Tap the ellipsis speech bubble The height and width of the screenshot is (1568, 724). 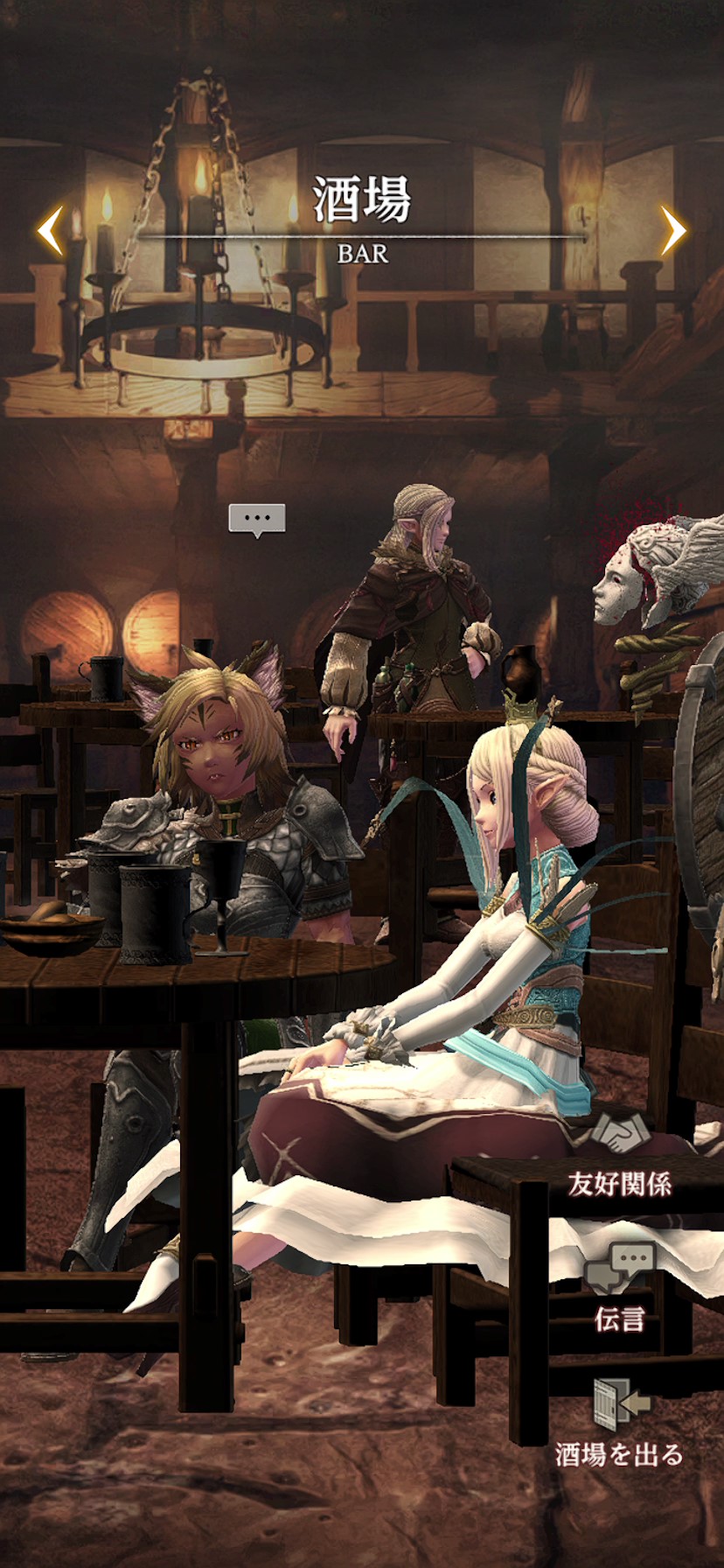[257, 520]
